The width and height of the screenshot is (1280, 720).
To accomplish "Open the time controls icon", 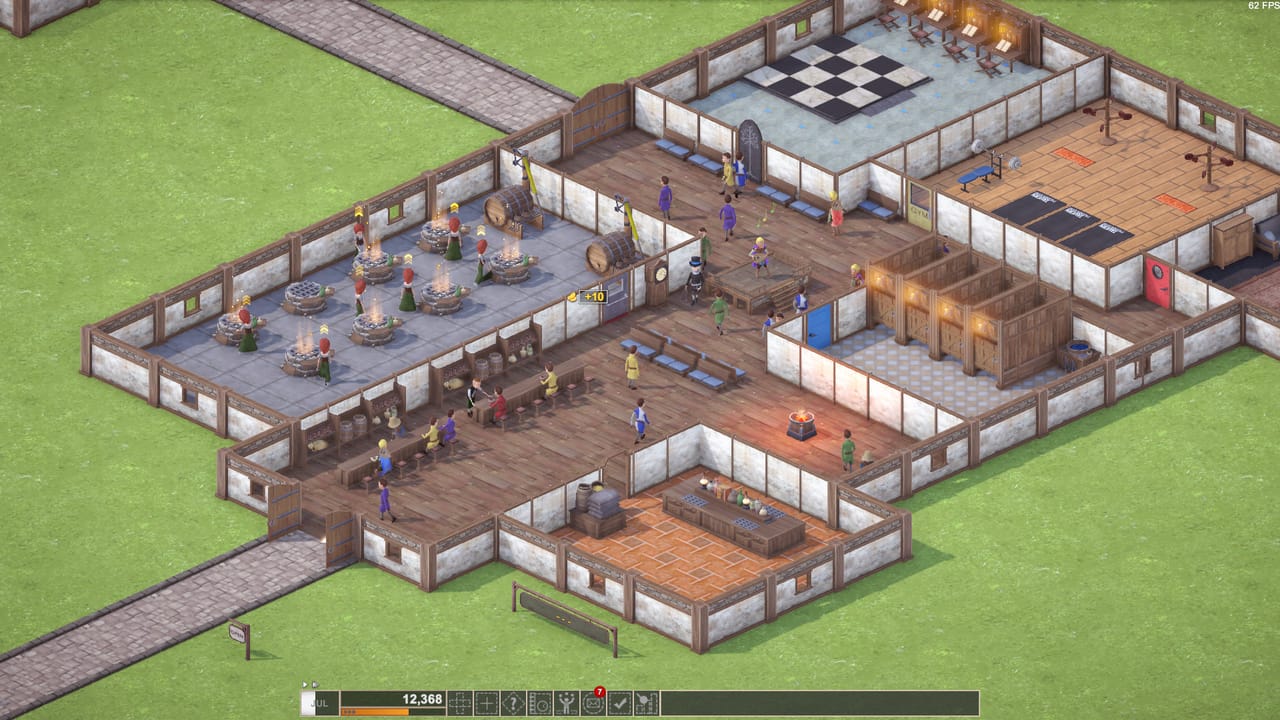I will (x=539, y=701).
